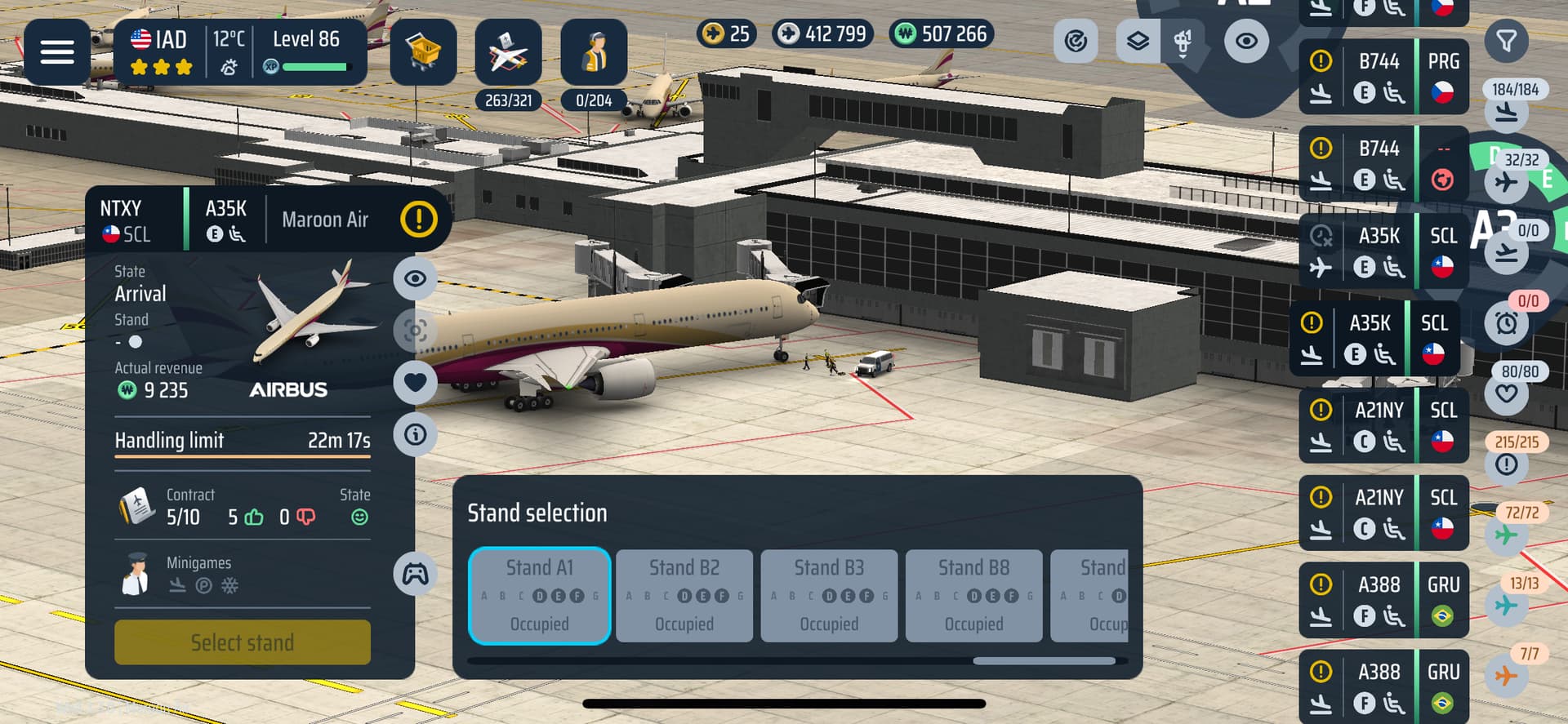This screenshot has width=1568, height=724.
Task: Open the aircraft fleet panel showing 263/321
Action: [x=508, y=54]
